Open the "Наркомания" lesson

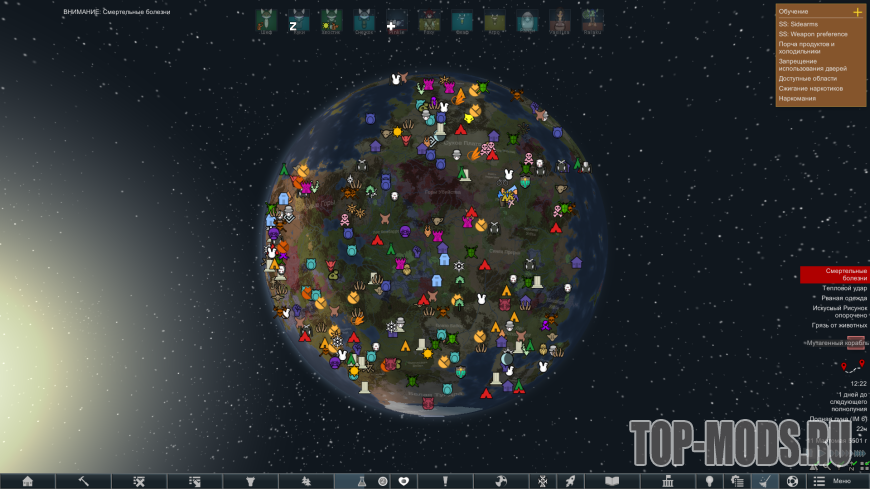point(797,98)
